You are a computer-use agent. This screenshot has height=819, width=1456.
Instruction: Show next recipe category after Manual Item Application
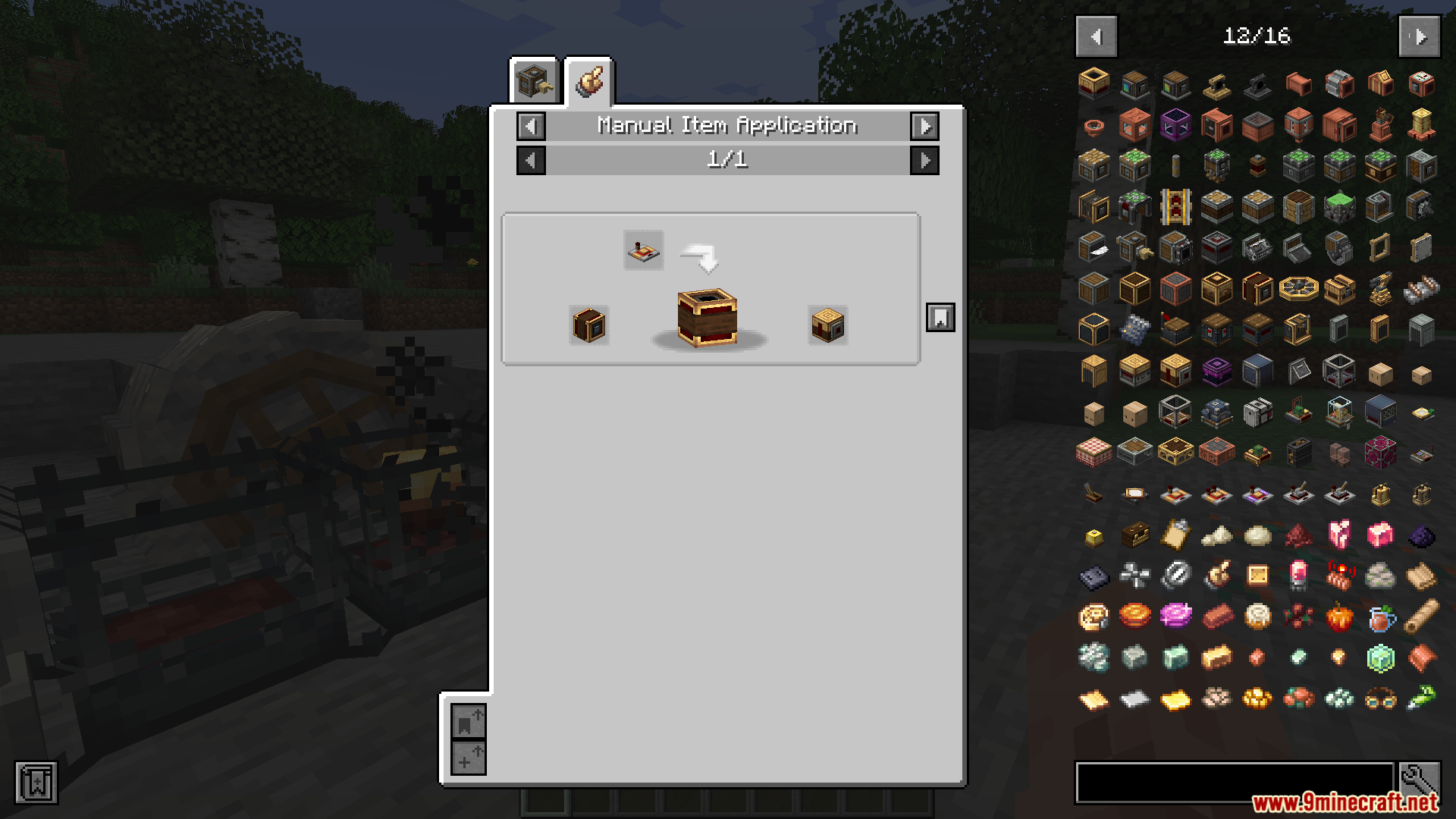(x=924, y=126)
